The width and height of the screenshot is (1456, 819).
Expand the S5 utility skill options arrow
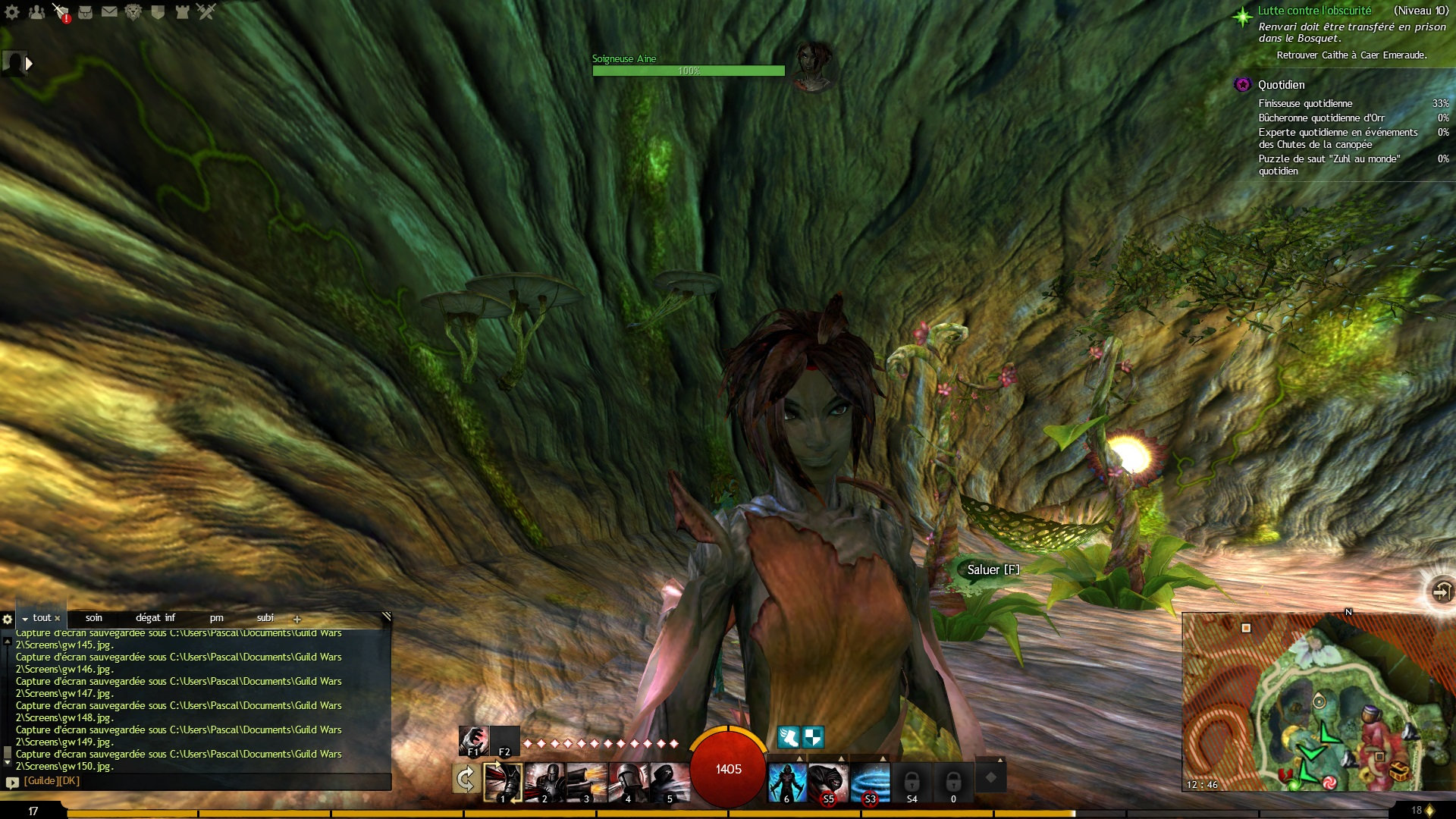(842, 758)
